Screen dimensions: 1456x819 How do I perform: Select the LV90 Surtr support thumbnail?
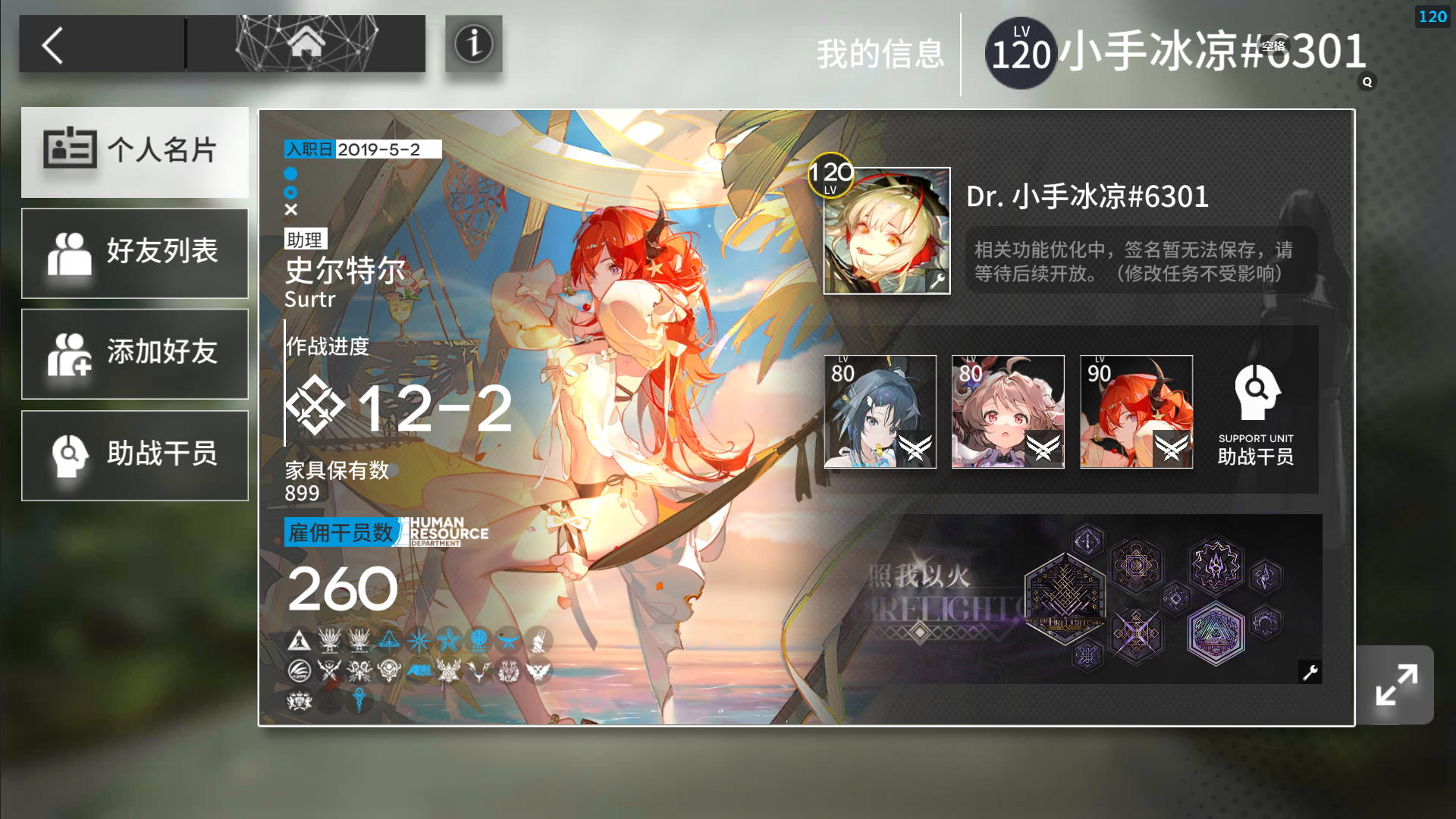(x=1136, y=410)
